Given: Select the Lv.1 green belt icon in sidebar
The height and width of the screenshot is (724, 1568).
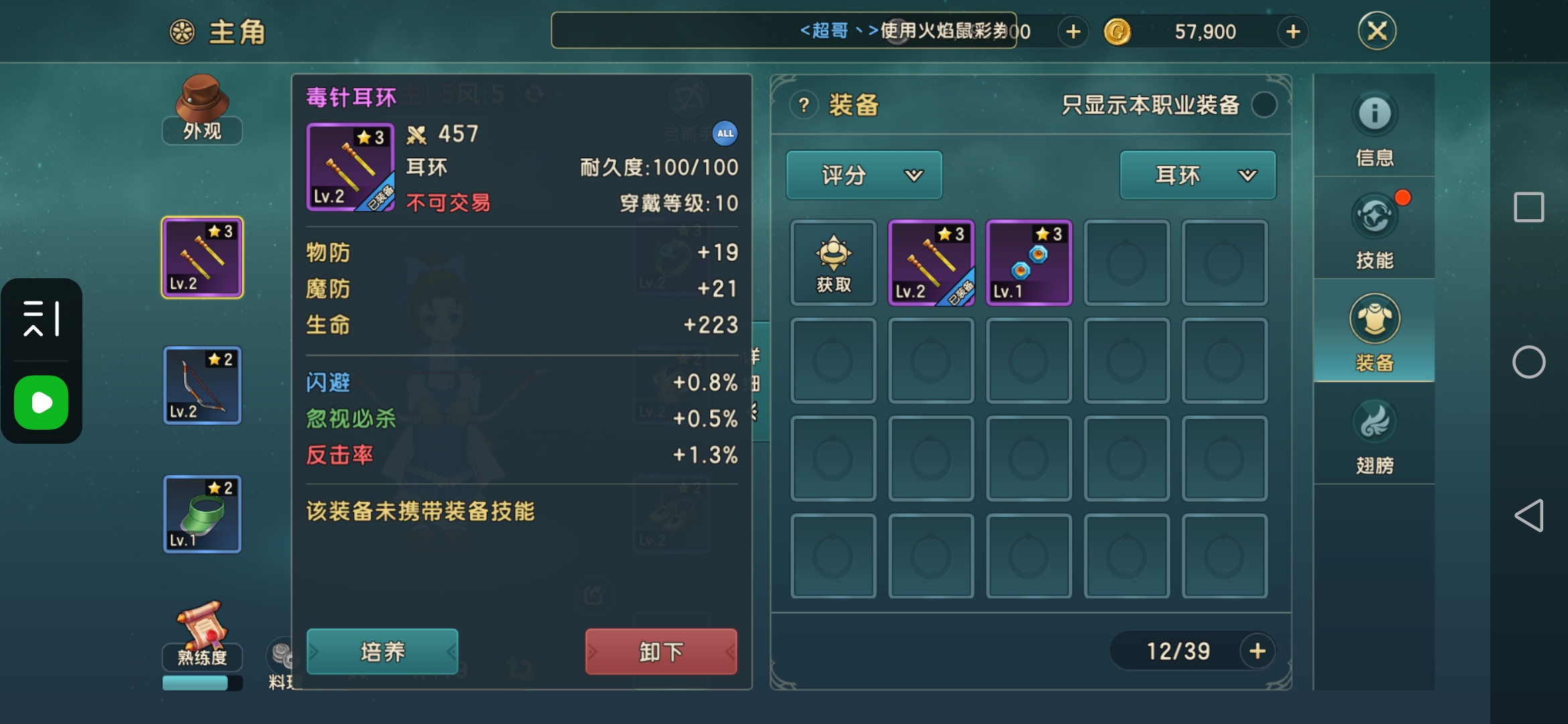Looking at the screenshot, I should [x=201, y=515].
